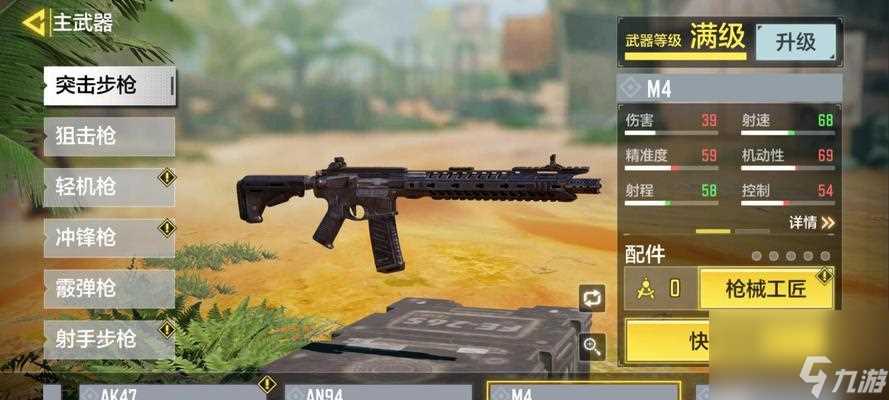Click the rotate weapon view icon
The image size is (889, 400).
click(x=592, y=298)
